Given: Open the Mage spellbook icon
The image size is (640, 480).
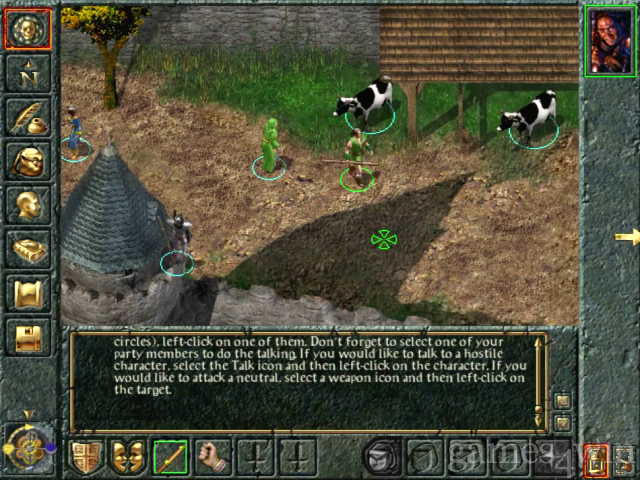Looking at the screenshot, I should click(x=28, y=248).
